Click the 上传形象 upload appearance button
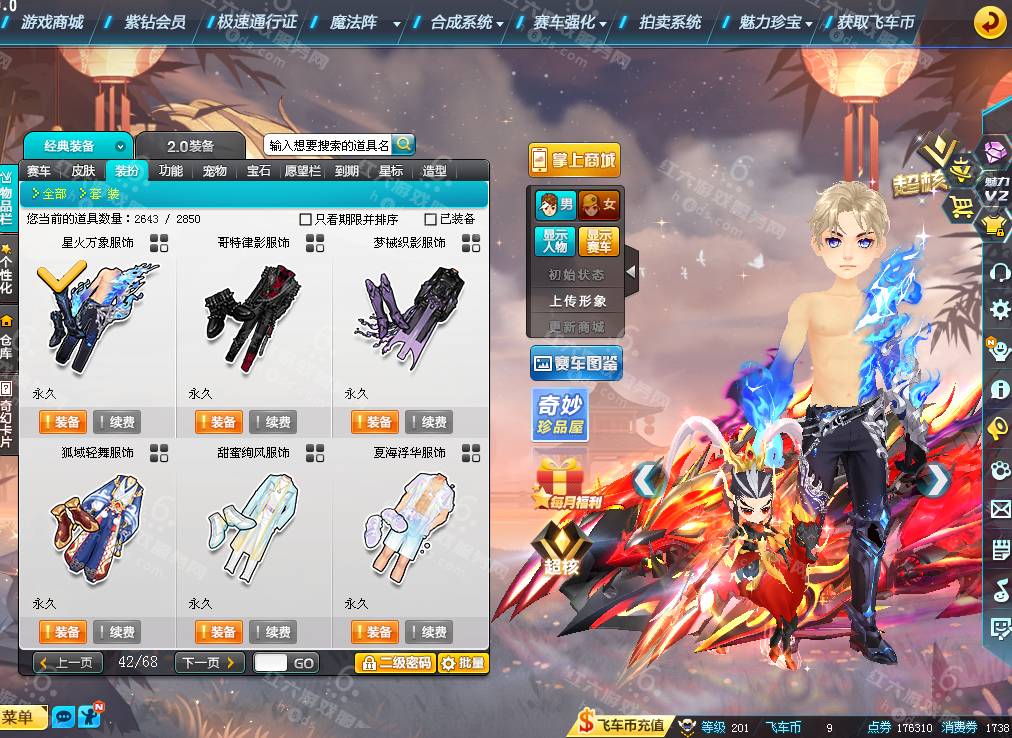1012x738 pixels. pyautogui.click(x=577, y=301)
